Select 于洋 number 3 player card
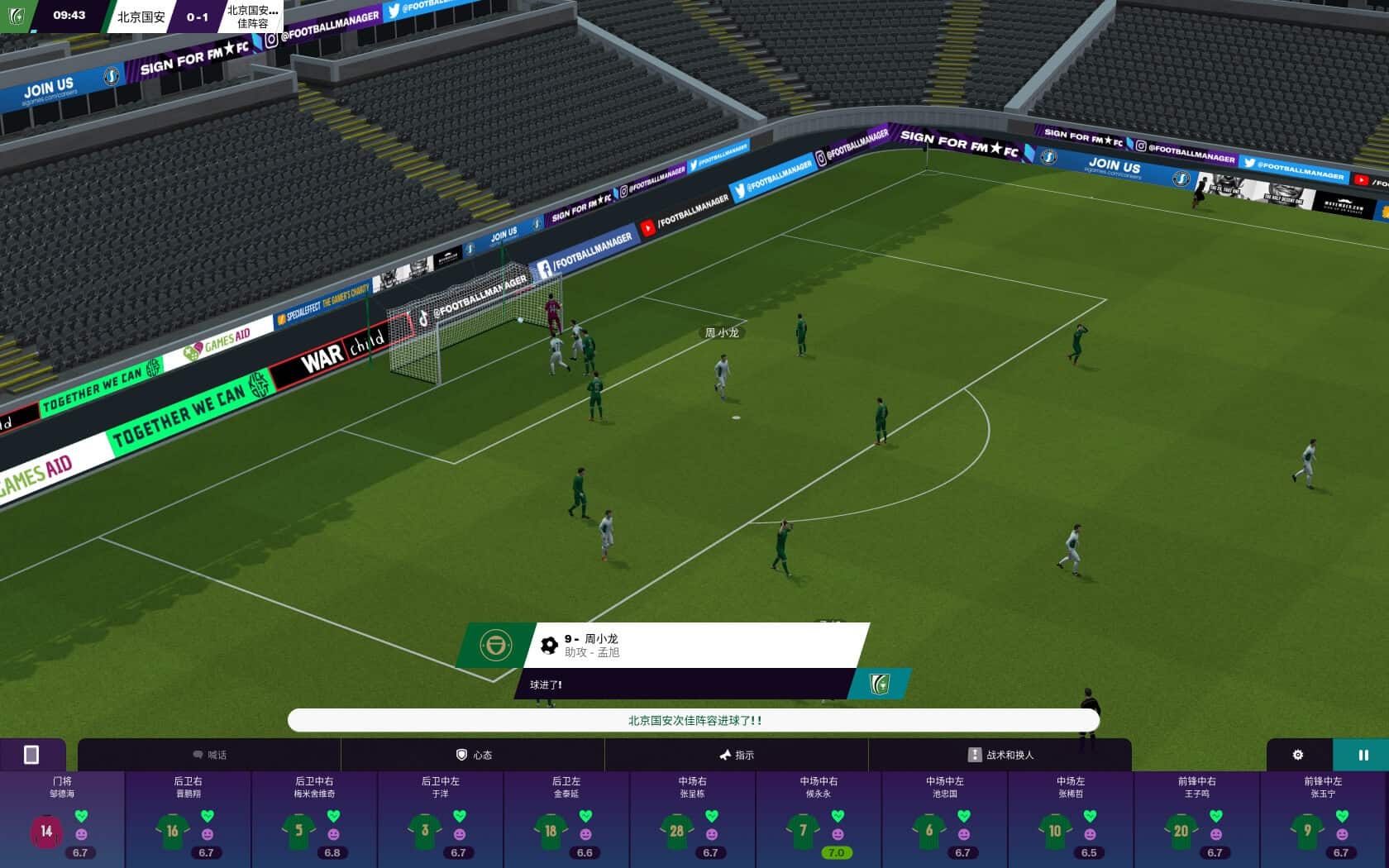This screenshot has width=1389, height=868. tap(441, 819)
